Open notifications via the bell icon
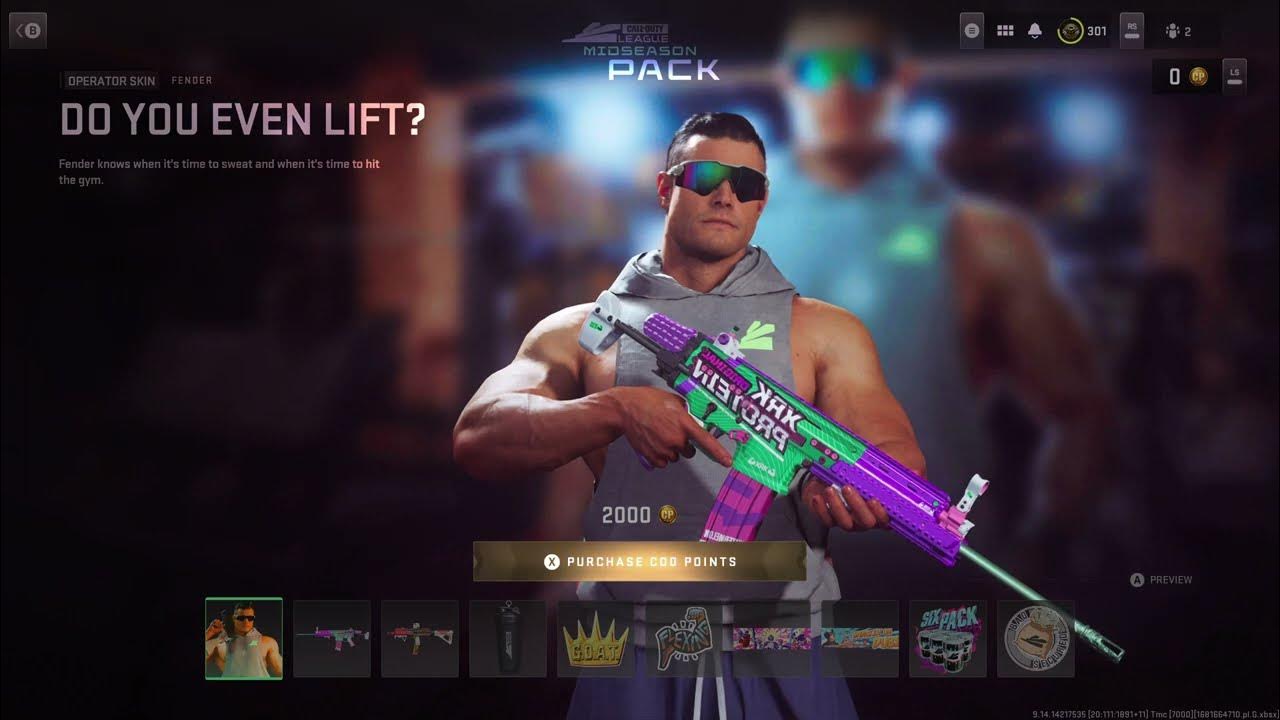 [x=1035, y=31]
